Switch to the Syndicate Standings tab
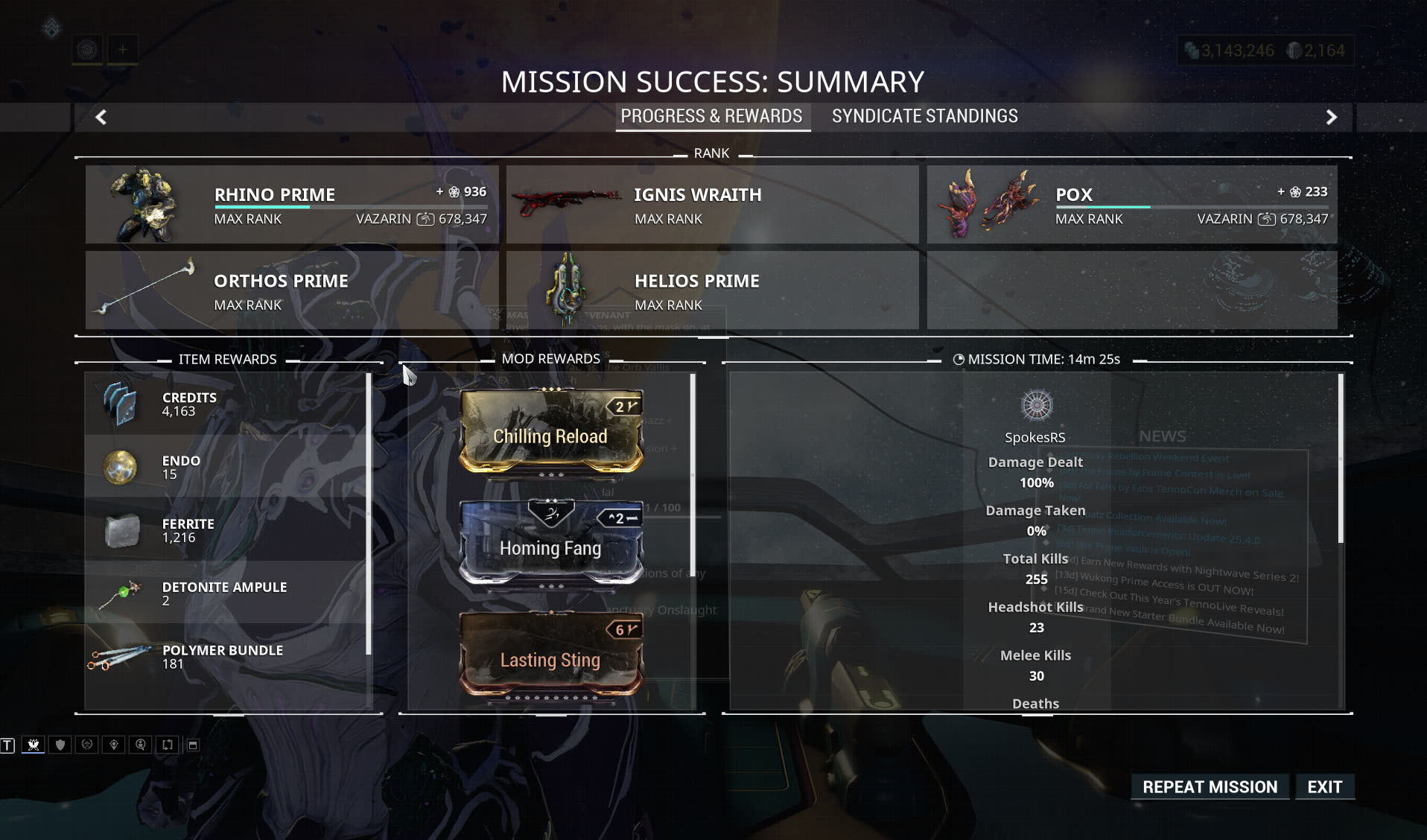The width and height of the screenshot is (1427, 840). (x=924, y=116)
